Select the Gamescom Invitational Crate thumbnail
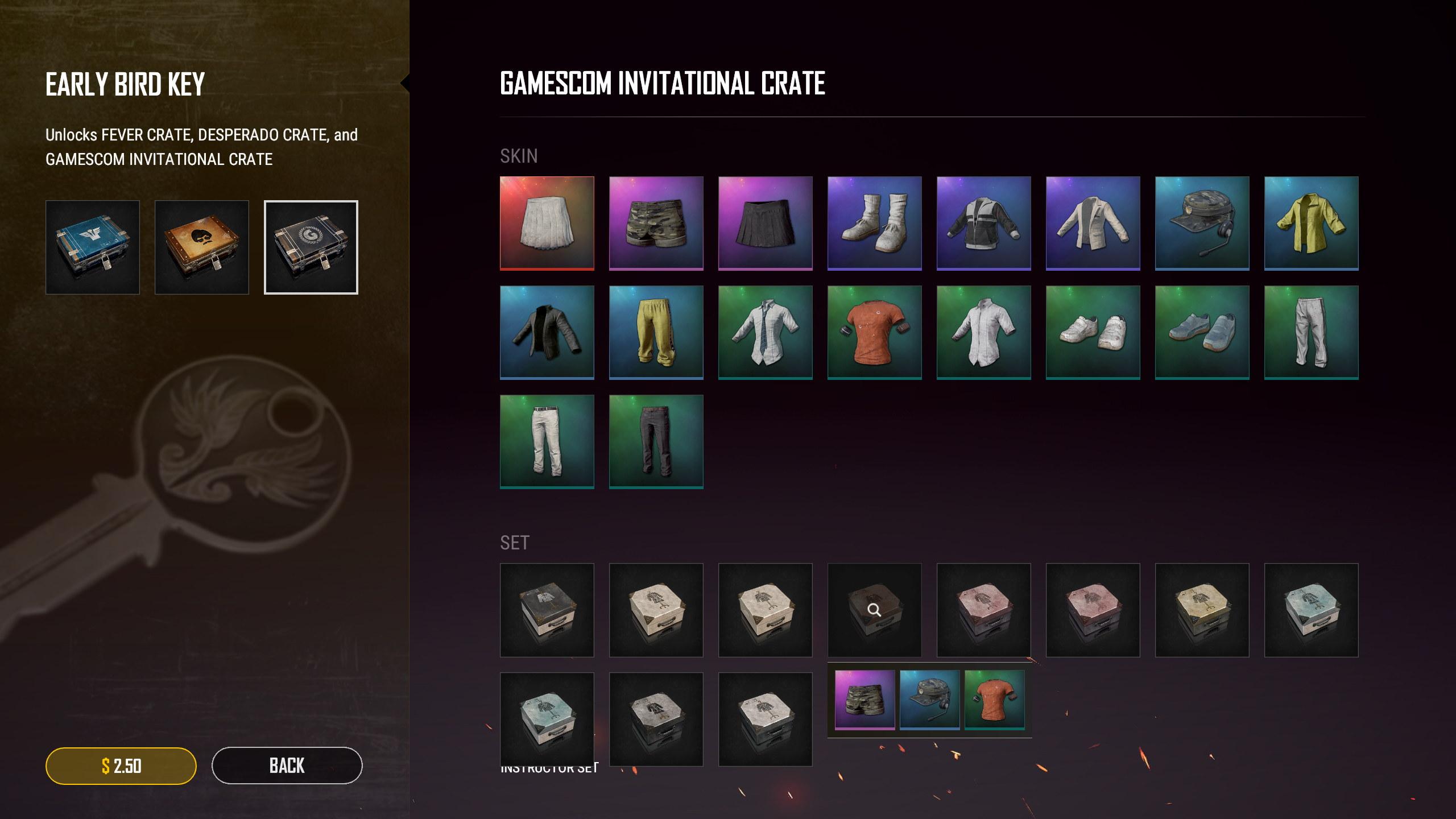 (311, 247)
